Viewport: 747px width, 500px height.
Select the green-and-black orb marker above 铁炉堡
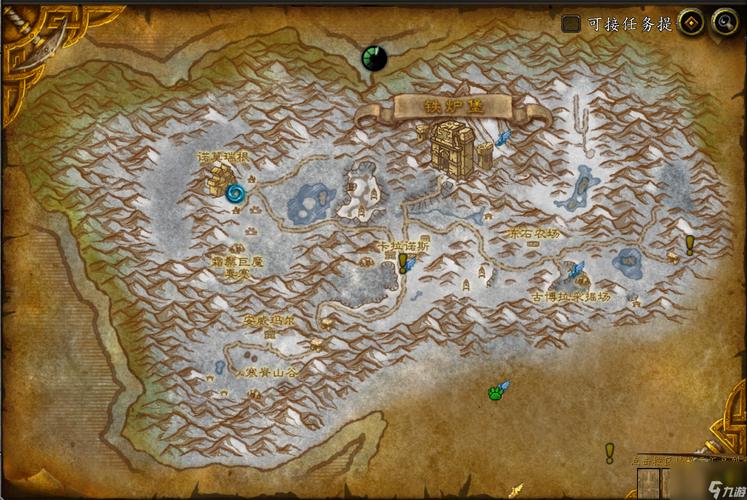374,57
